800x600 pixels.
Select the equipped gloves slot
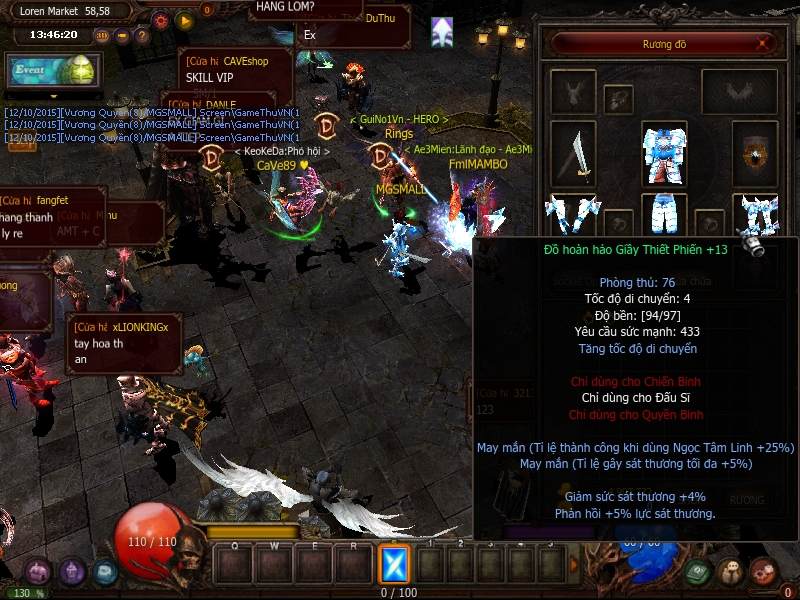[x=572, y=215]
